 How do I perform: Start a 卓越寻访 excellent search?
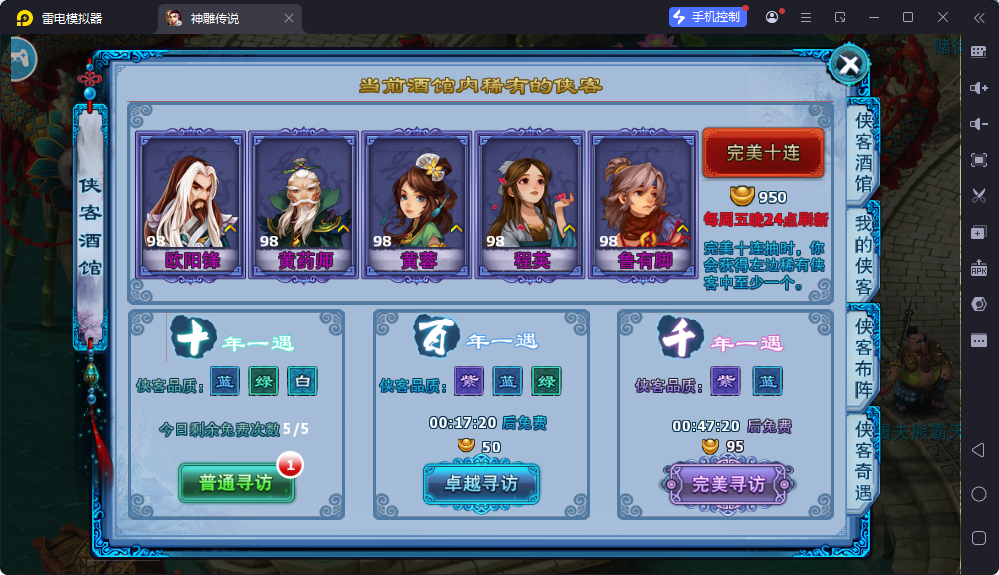[x=481, y=483]
